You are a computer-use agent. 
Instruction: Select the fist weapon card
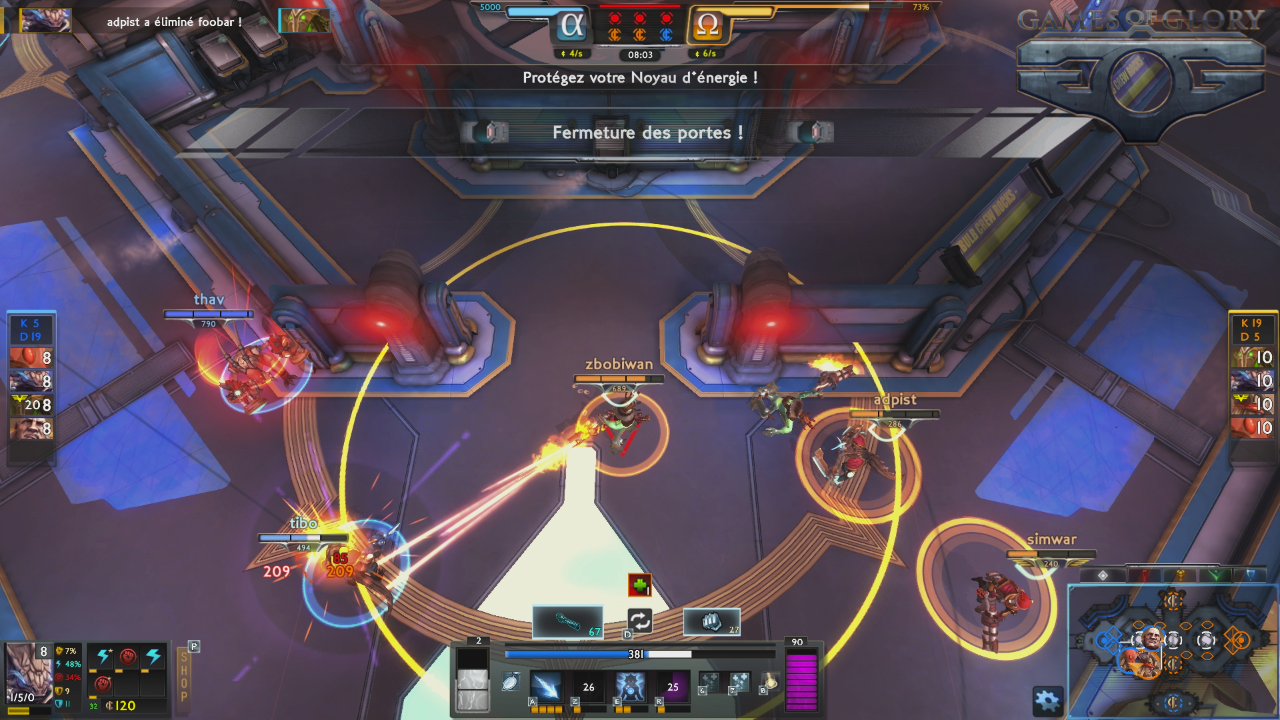pos(711,621)
